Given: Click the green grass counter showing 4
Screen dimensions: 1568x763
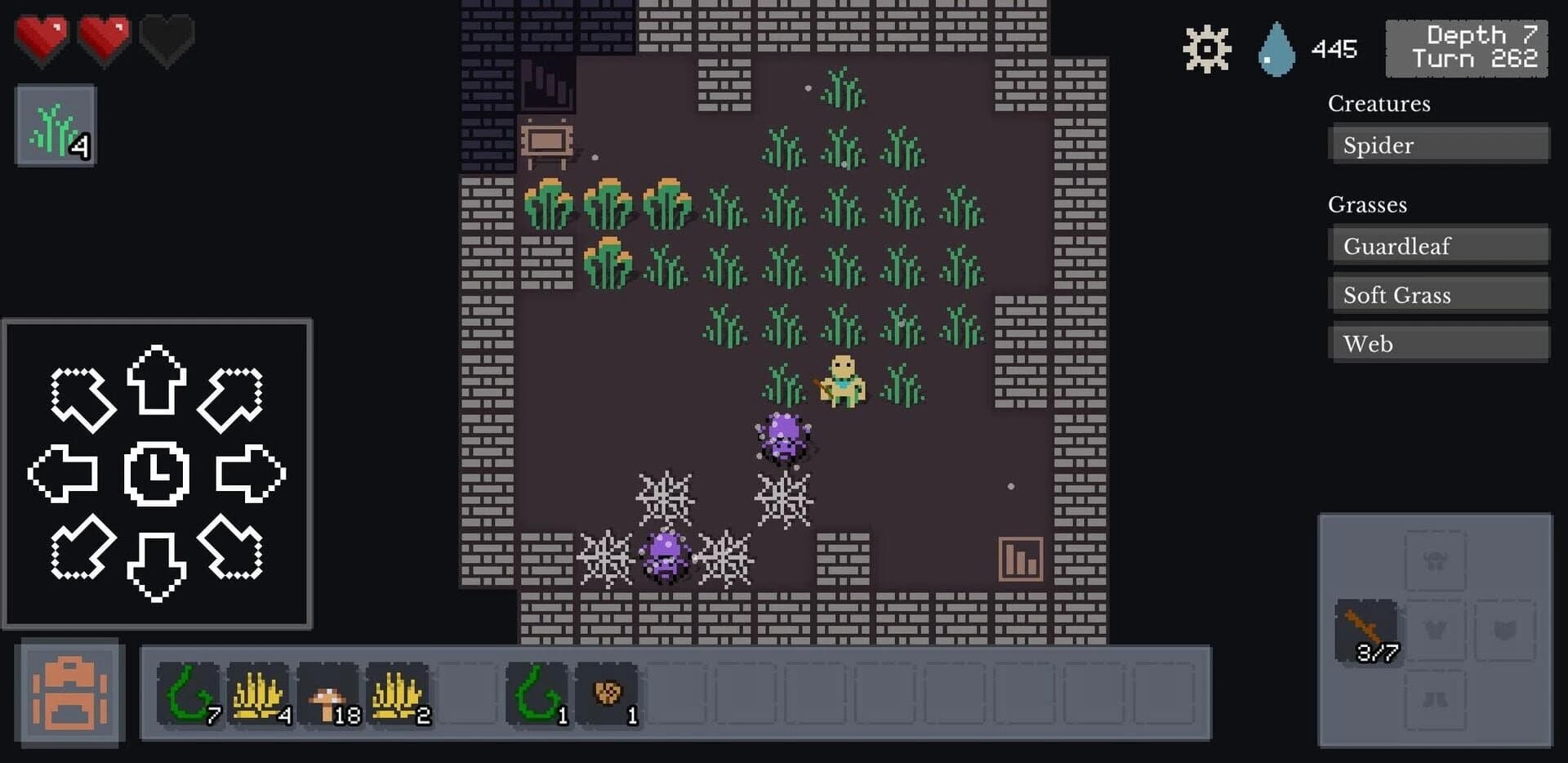Looking at the screenshot, I should point(54,123).
